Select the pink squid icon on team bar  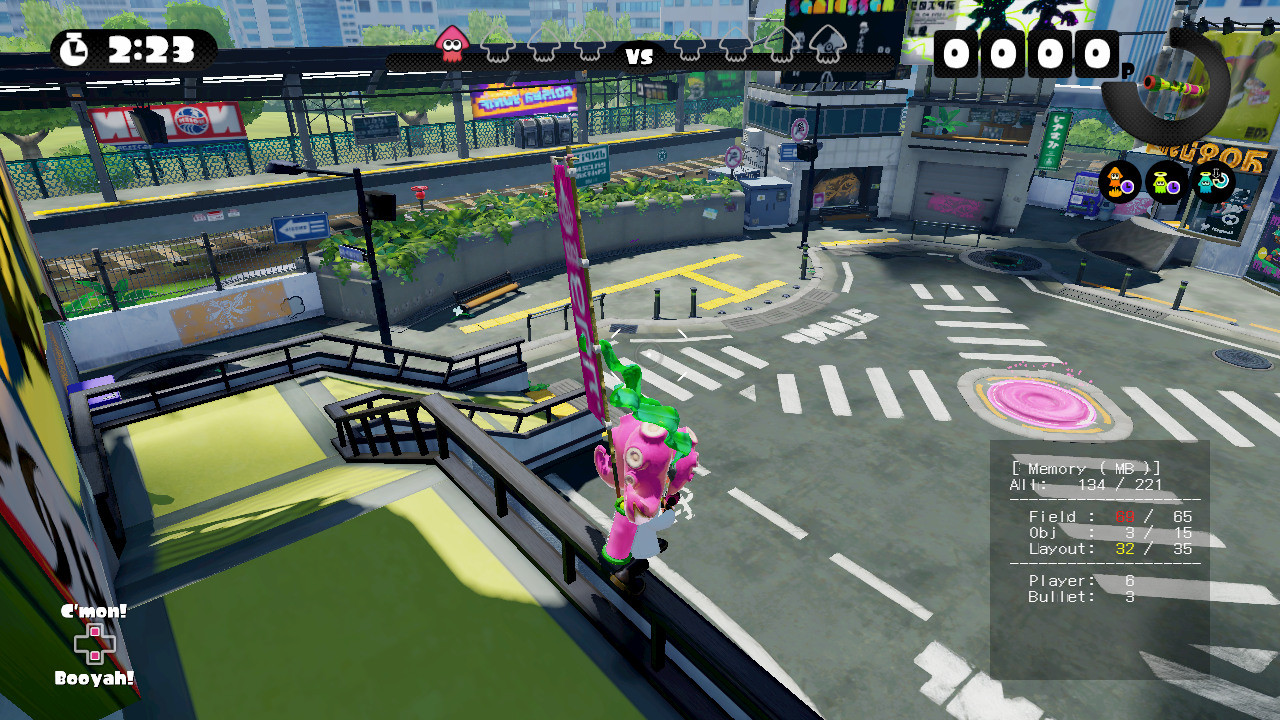pos(451,42)
